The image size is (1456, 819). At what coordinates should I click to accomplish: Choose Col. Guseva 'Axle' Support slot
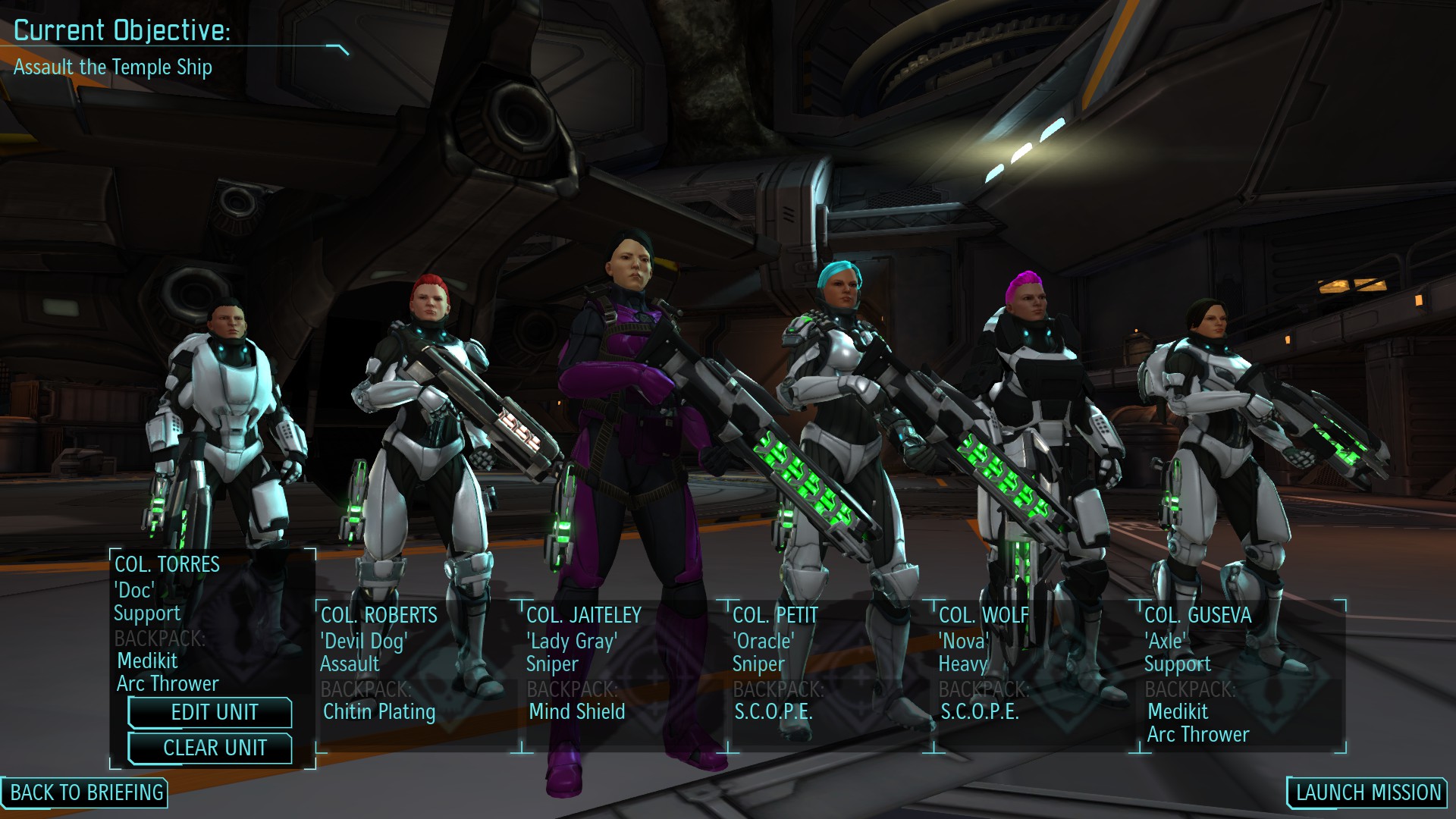click(x=1241, y=667)
